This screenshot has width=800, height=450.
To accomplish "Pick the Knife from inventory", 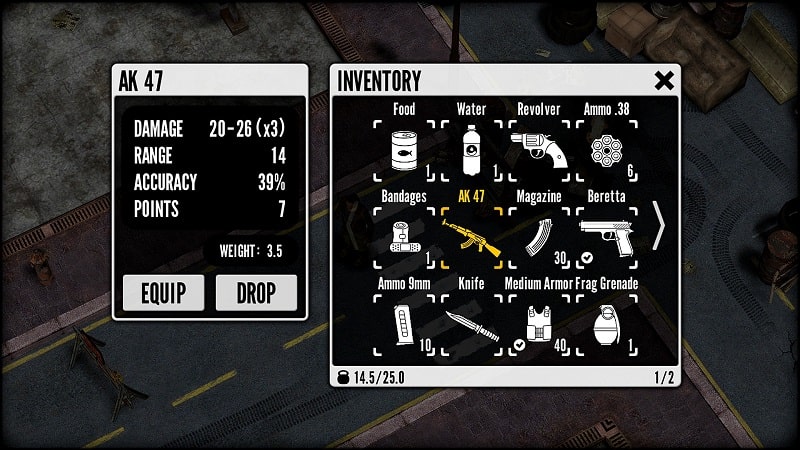I will pos(471,325).
